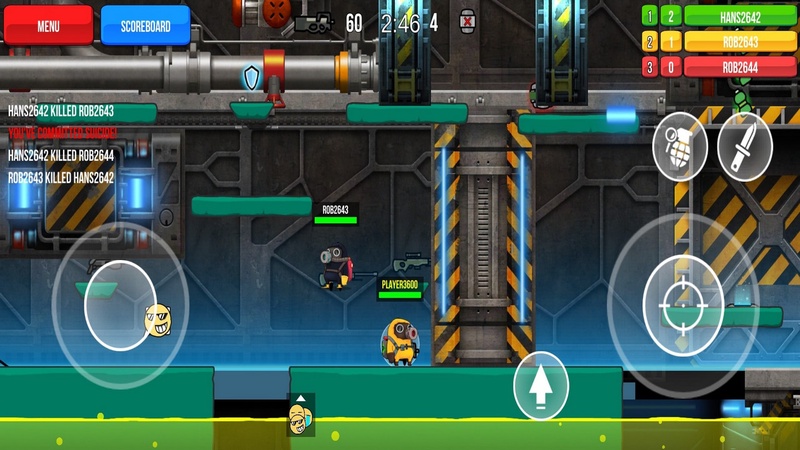Select ROB2644's red leaderboard row
The height and width of the screenshot is (450, 800).
741,67
